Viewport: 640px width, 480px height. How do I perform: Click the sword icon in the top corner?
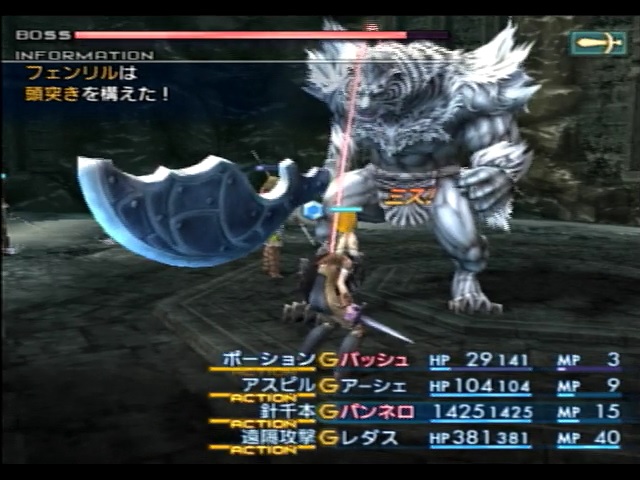tap(598, 43)
